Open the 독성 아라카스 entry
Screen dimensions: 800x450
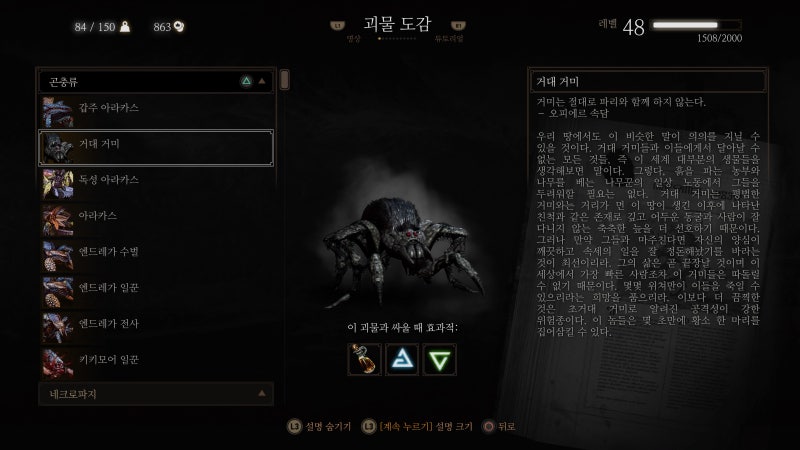[155, 181]
